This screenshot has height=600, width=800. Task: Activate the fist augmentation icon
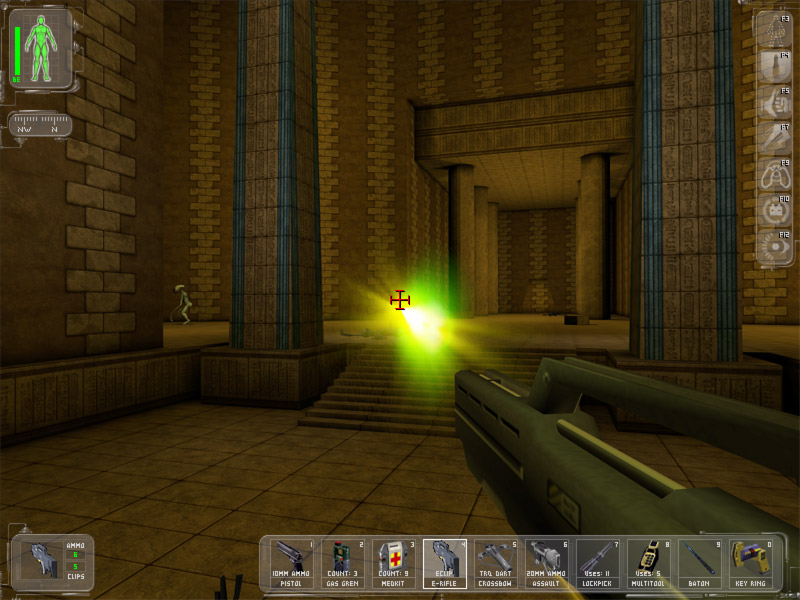[x=772, y=101]
